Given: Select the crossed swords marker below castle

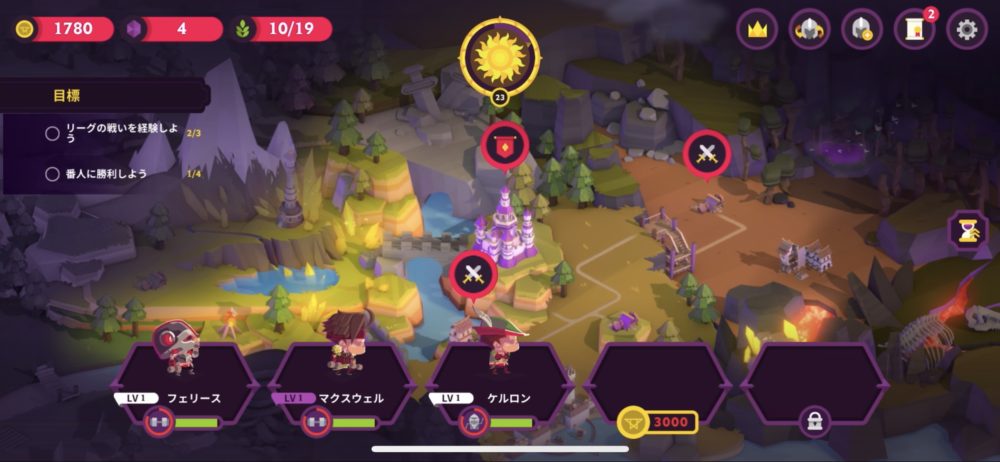Looking at the screenshot, I should pos(474,273).
